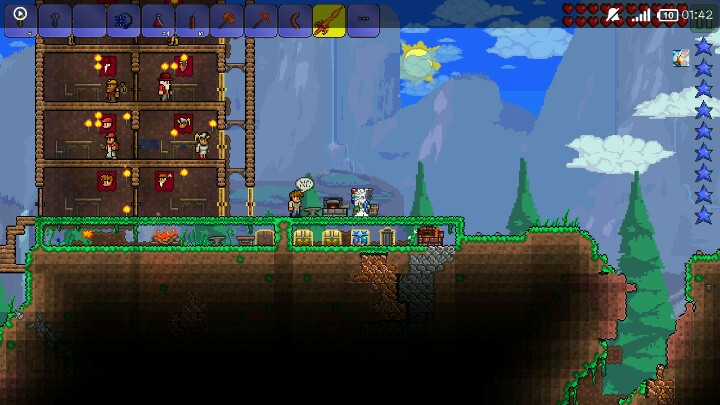
Task: Select the highlighted fiery sword slot
Action: [x=328, y=19]
